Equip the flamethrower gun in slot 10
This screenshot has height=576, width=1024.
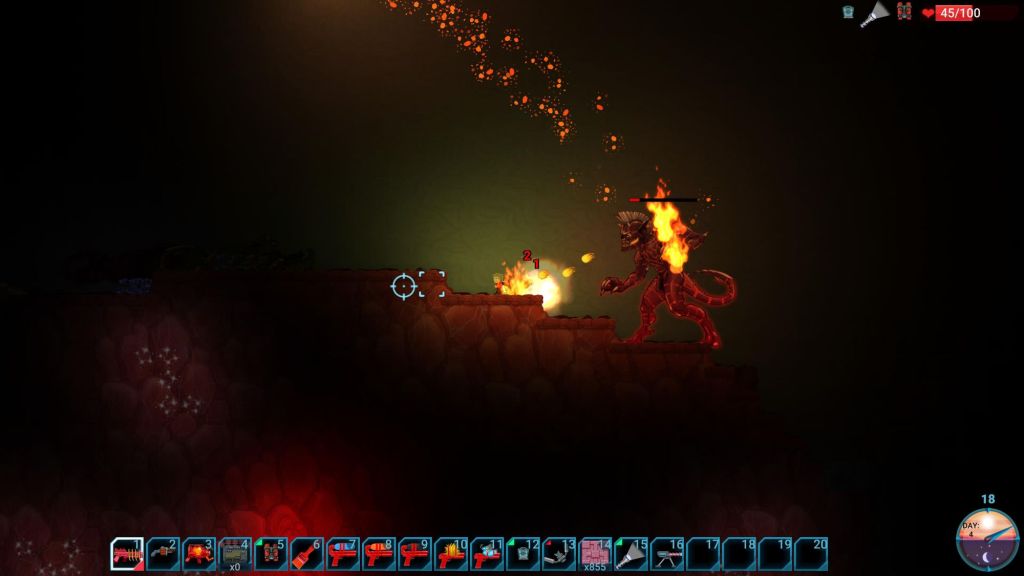(x=451, y=554)
